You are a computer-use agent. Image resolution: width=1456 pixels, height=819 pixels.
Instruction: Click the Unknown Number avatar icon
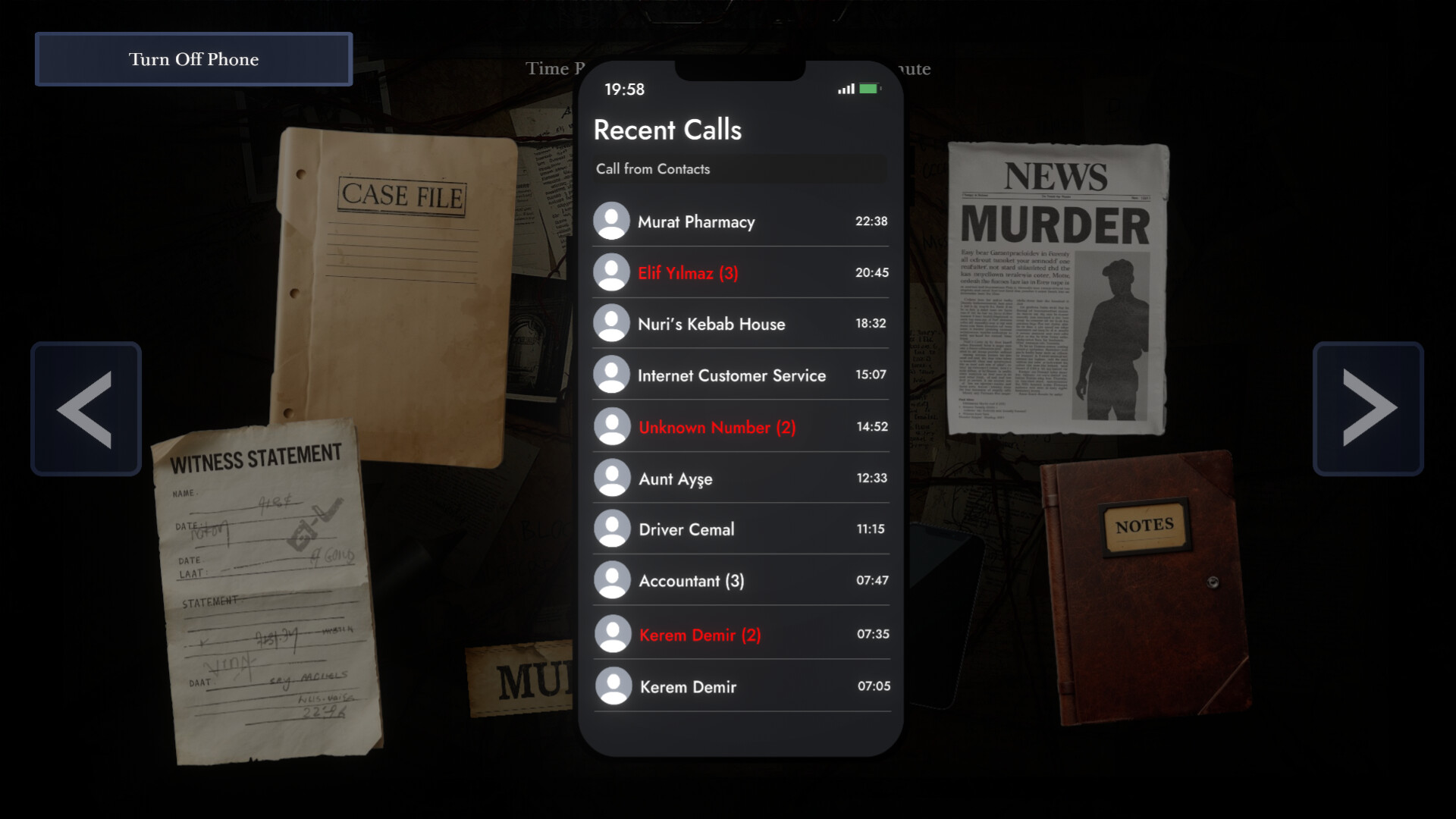pyautogui.click(x=613, y=426)
